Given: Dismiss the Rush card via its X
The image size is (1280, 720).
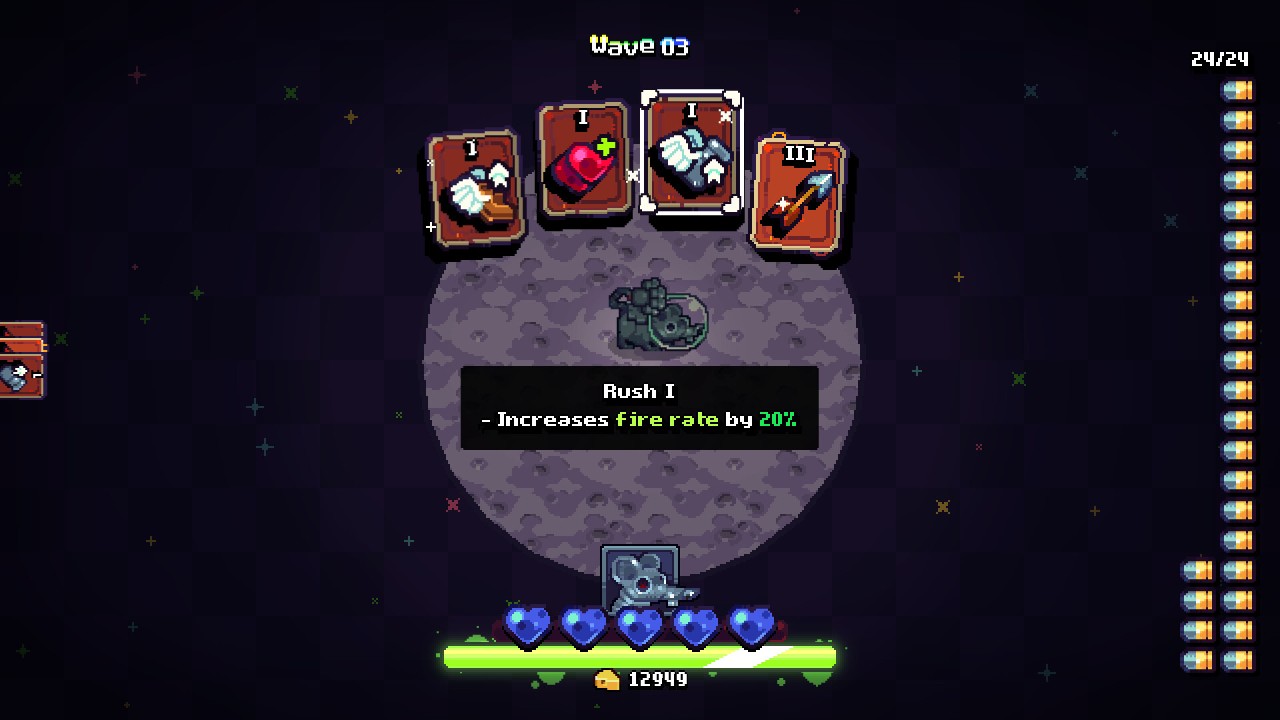Looking at the screenshot, I should click(429, 162).
